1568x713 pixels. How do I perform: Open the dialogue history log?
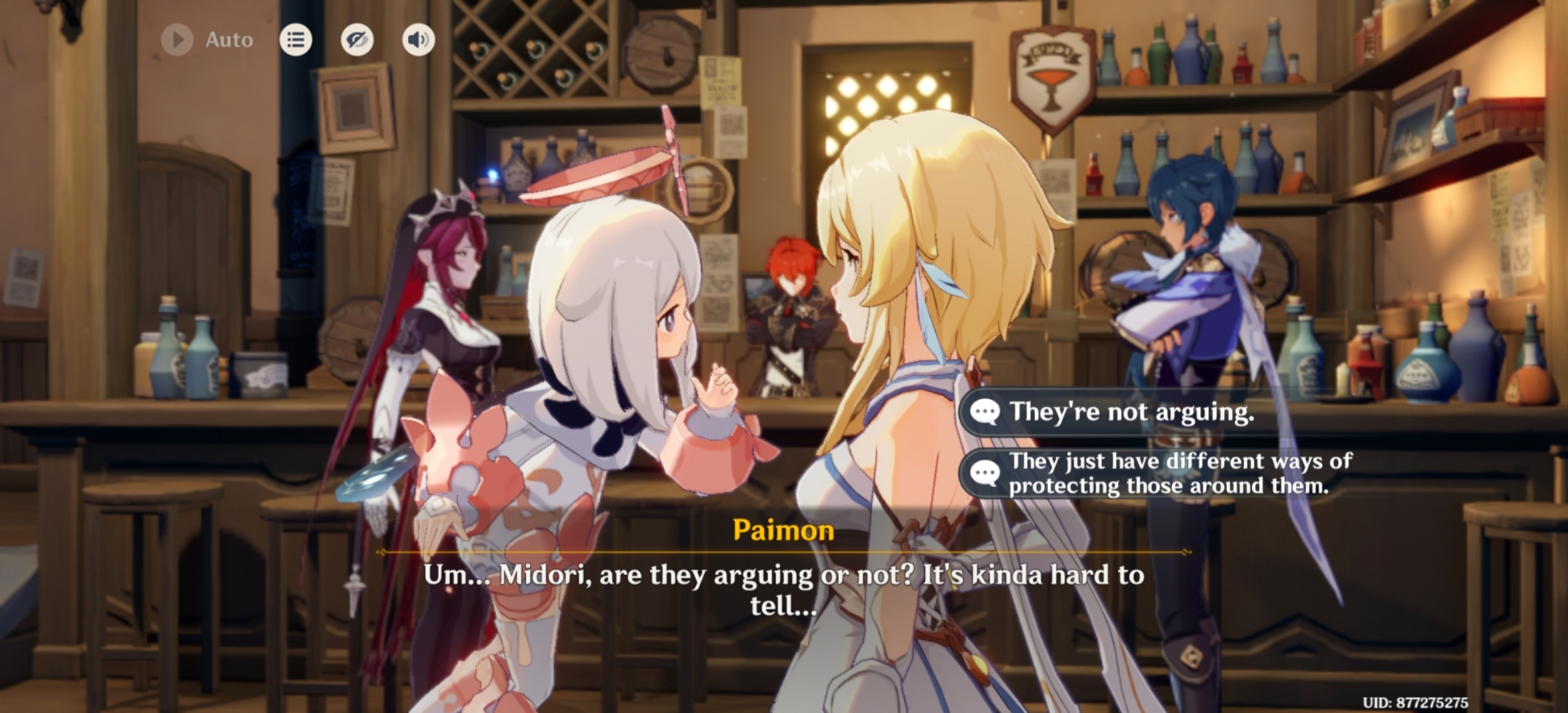(x=296, y=40)
